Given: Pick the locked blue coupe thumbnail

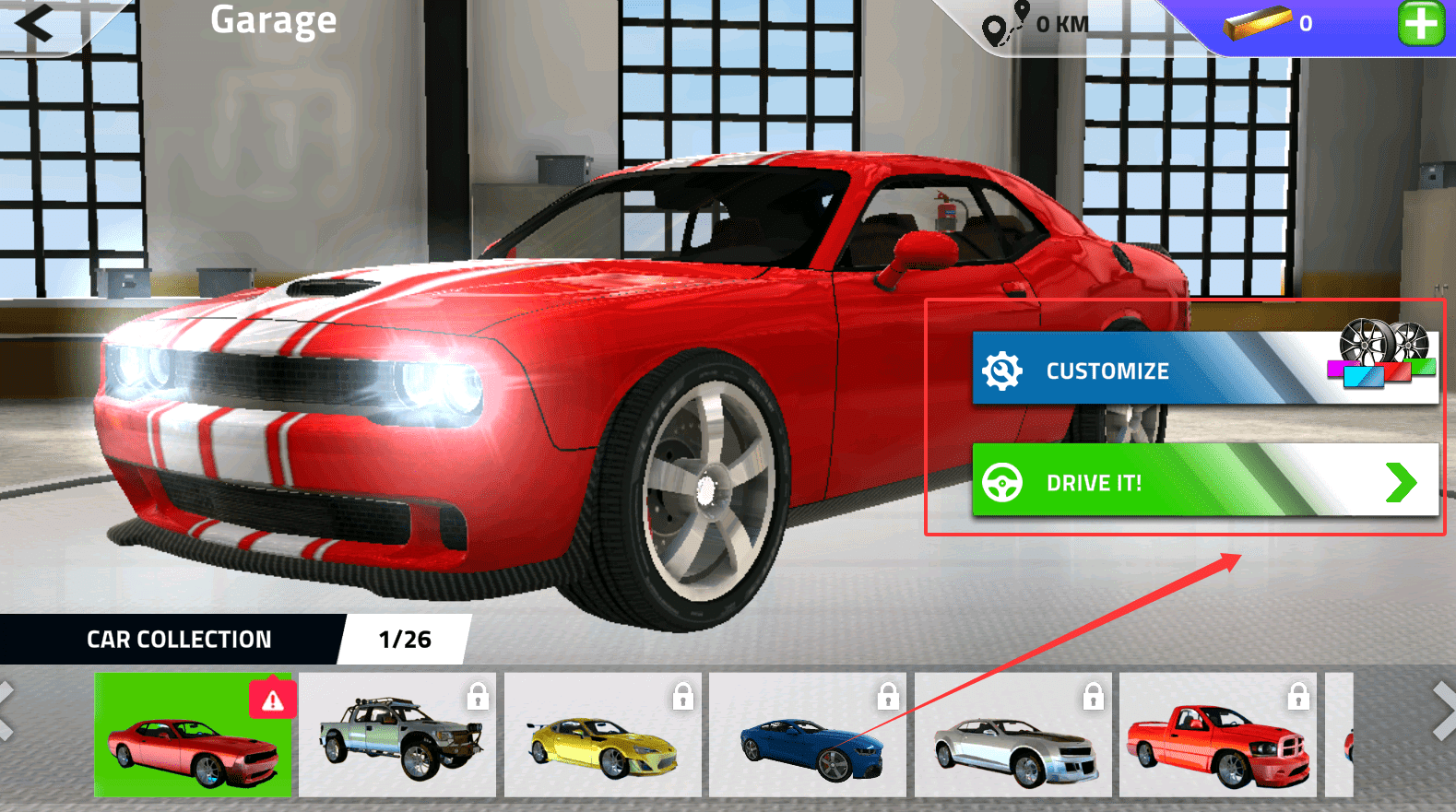Looking at the screenshot, I should pyautogui.click(x=808, y=735).
